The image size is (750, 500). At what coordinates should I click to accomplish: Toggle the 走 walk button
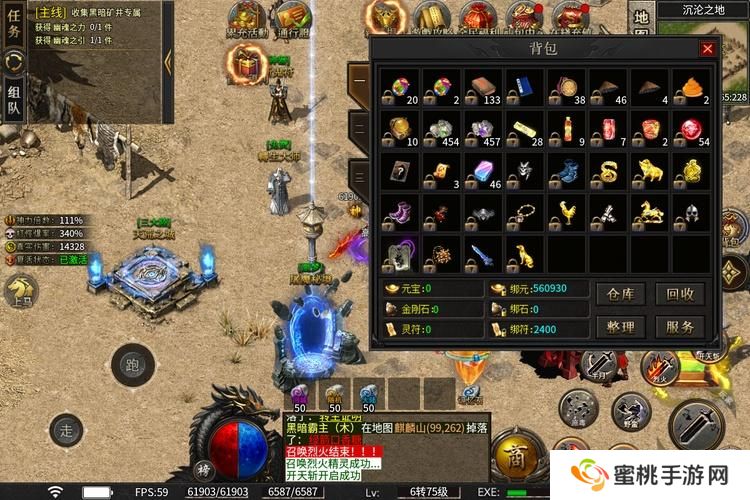click(x=66, y=431)
